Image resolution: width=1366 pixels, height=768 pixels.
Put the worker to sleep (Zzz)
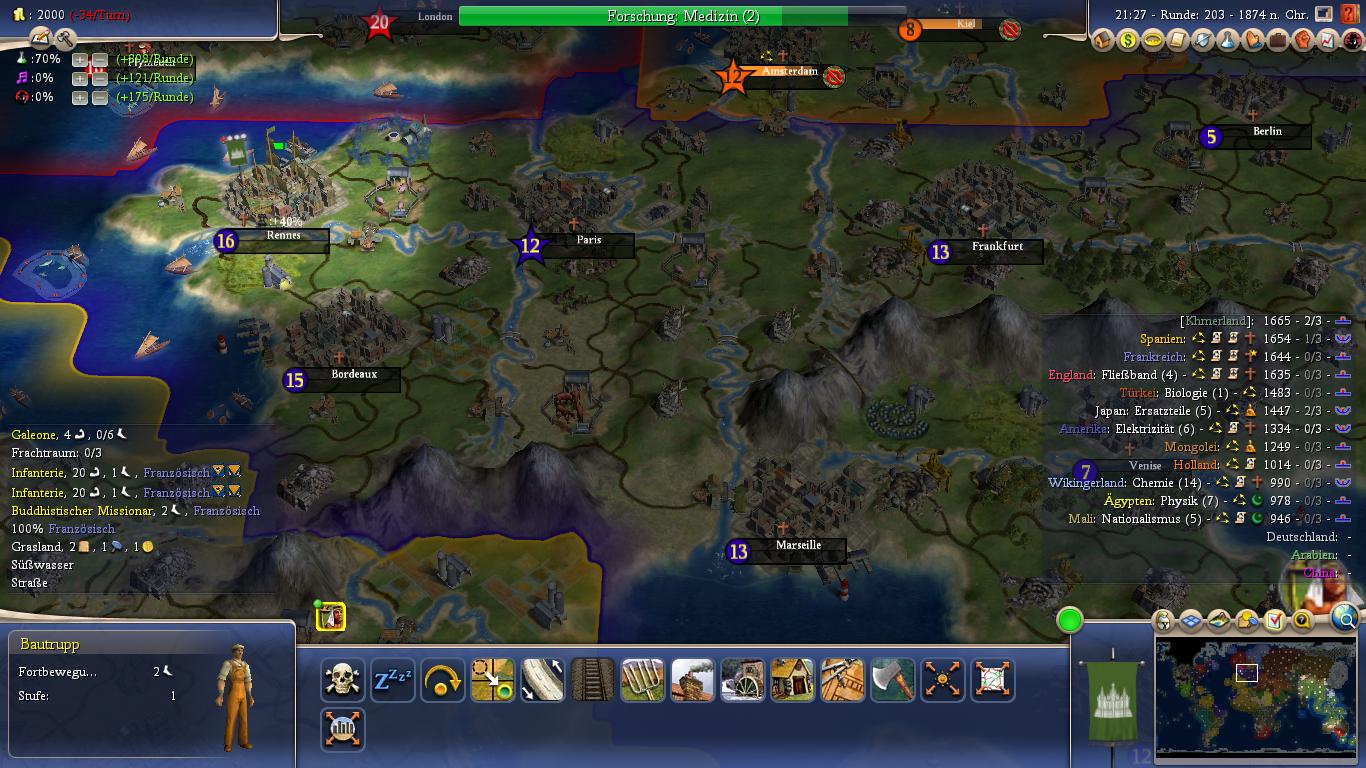pyautogui.click(x=393, y=680)
